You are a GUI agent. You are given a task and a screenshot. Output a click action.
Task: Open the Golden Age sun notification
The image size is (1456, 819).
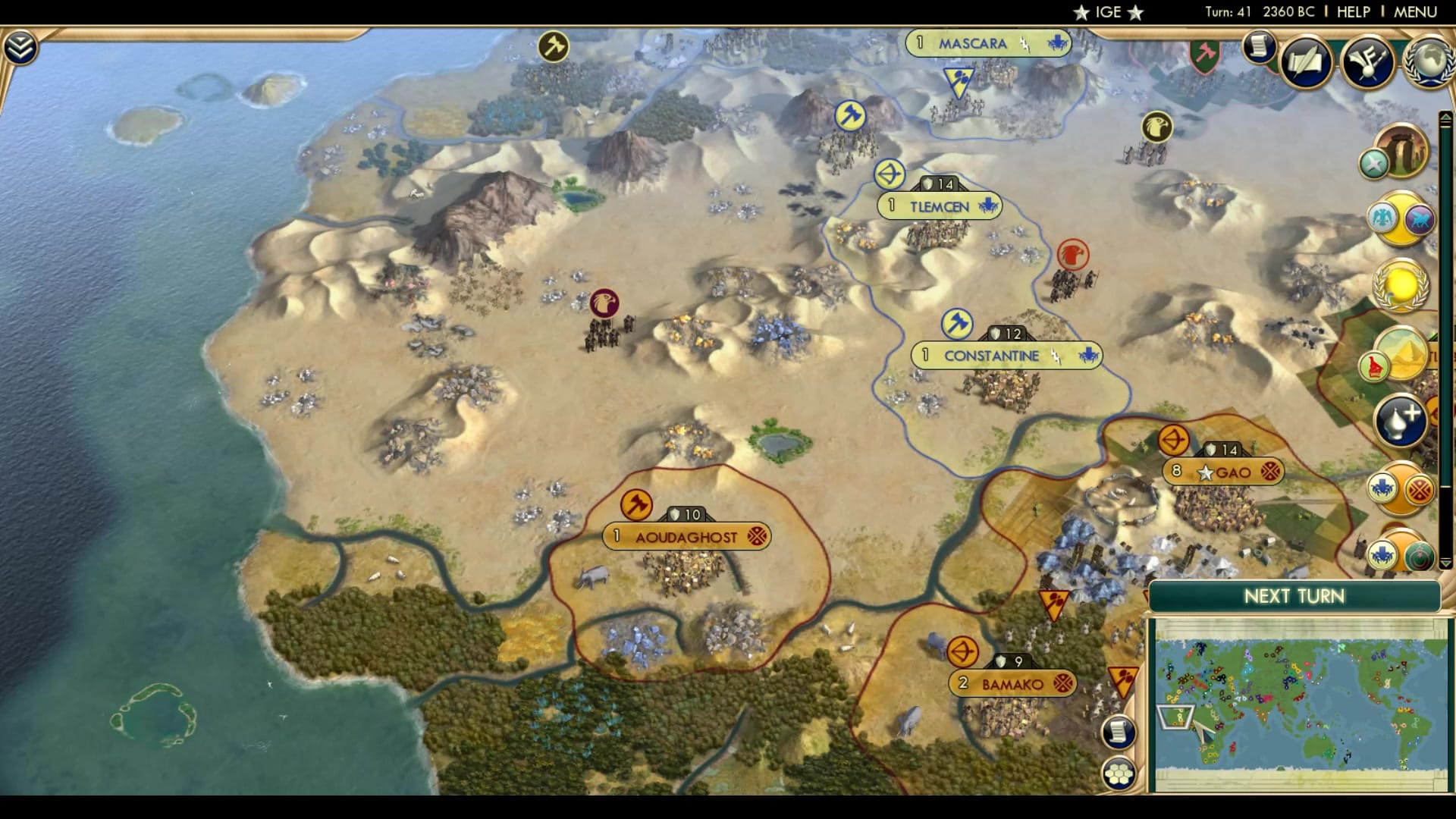pos(1399,286)
